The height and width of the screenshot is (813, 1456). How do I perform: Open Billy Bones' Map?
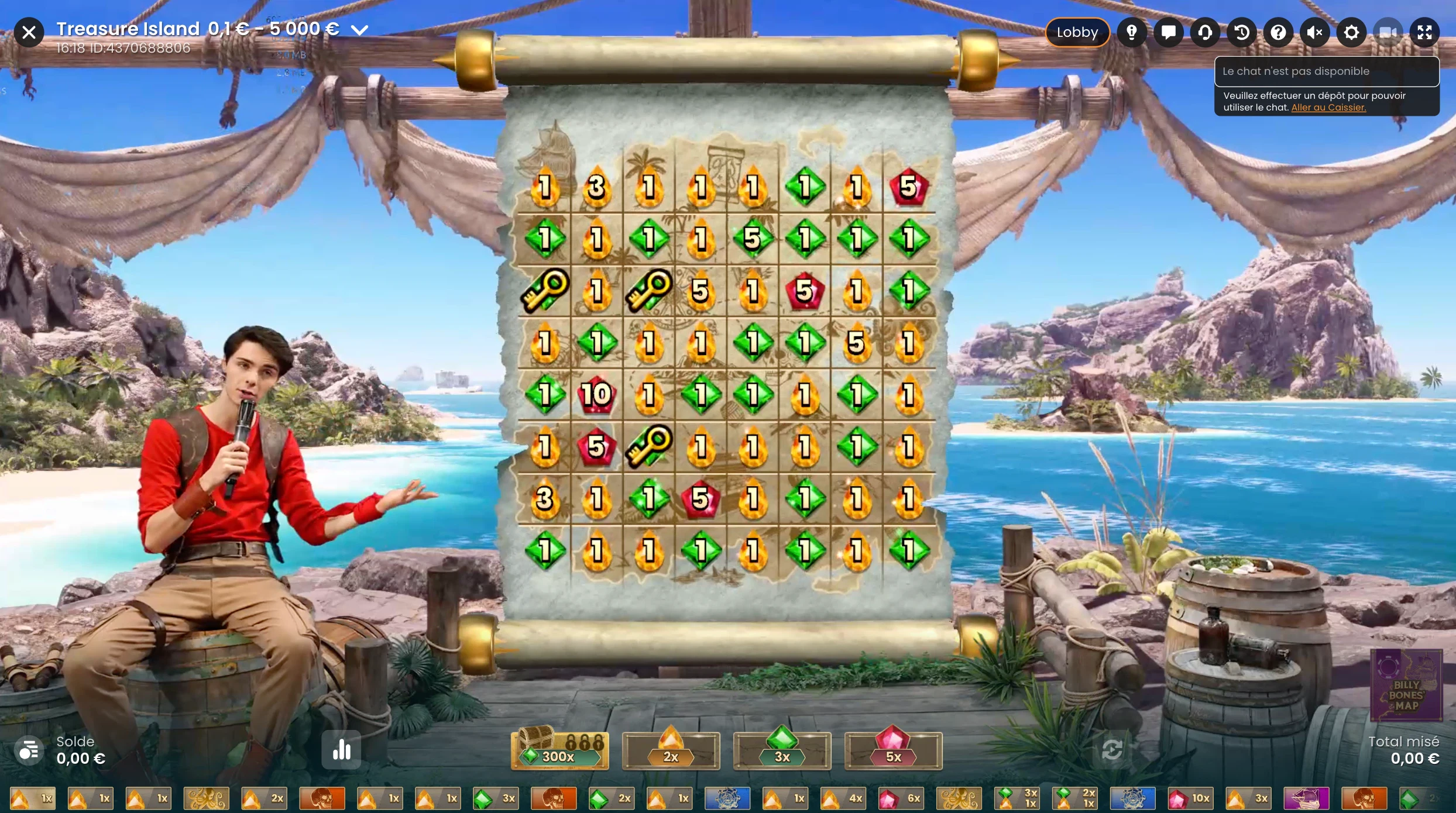pos(1406,685)
